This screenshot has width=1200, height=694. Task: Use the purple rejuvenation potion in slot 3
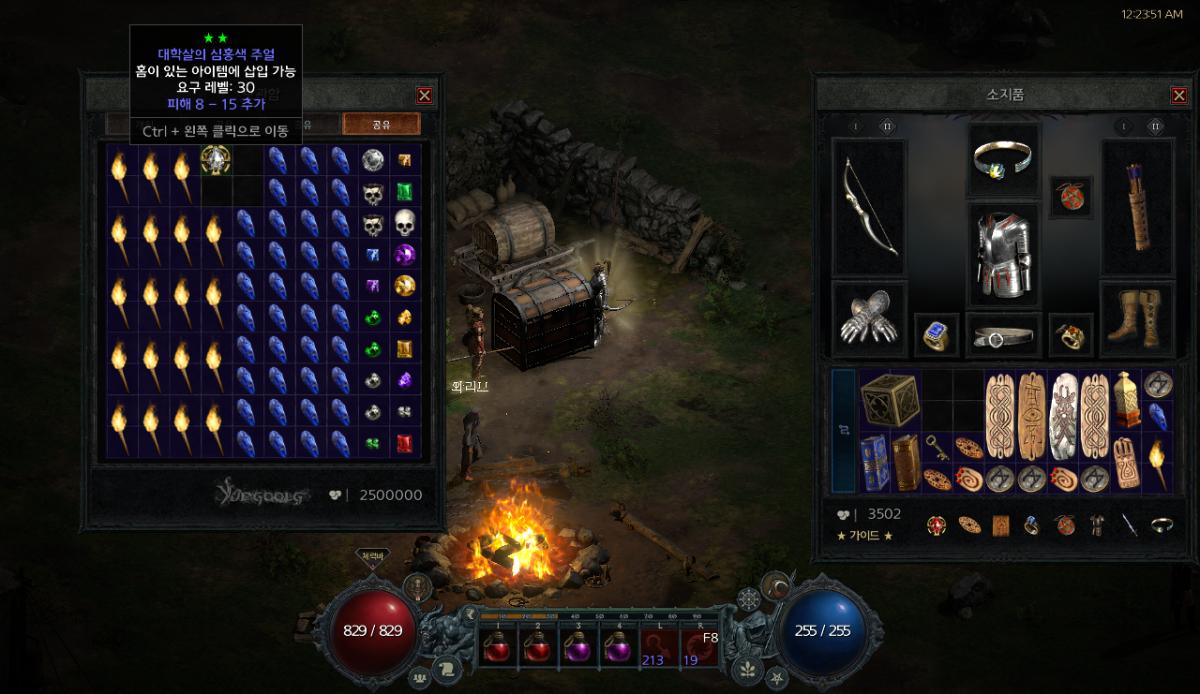tap(579, 650)
